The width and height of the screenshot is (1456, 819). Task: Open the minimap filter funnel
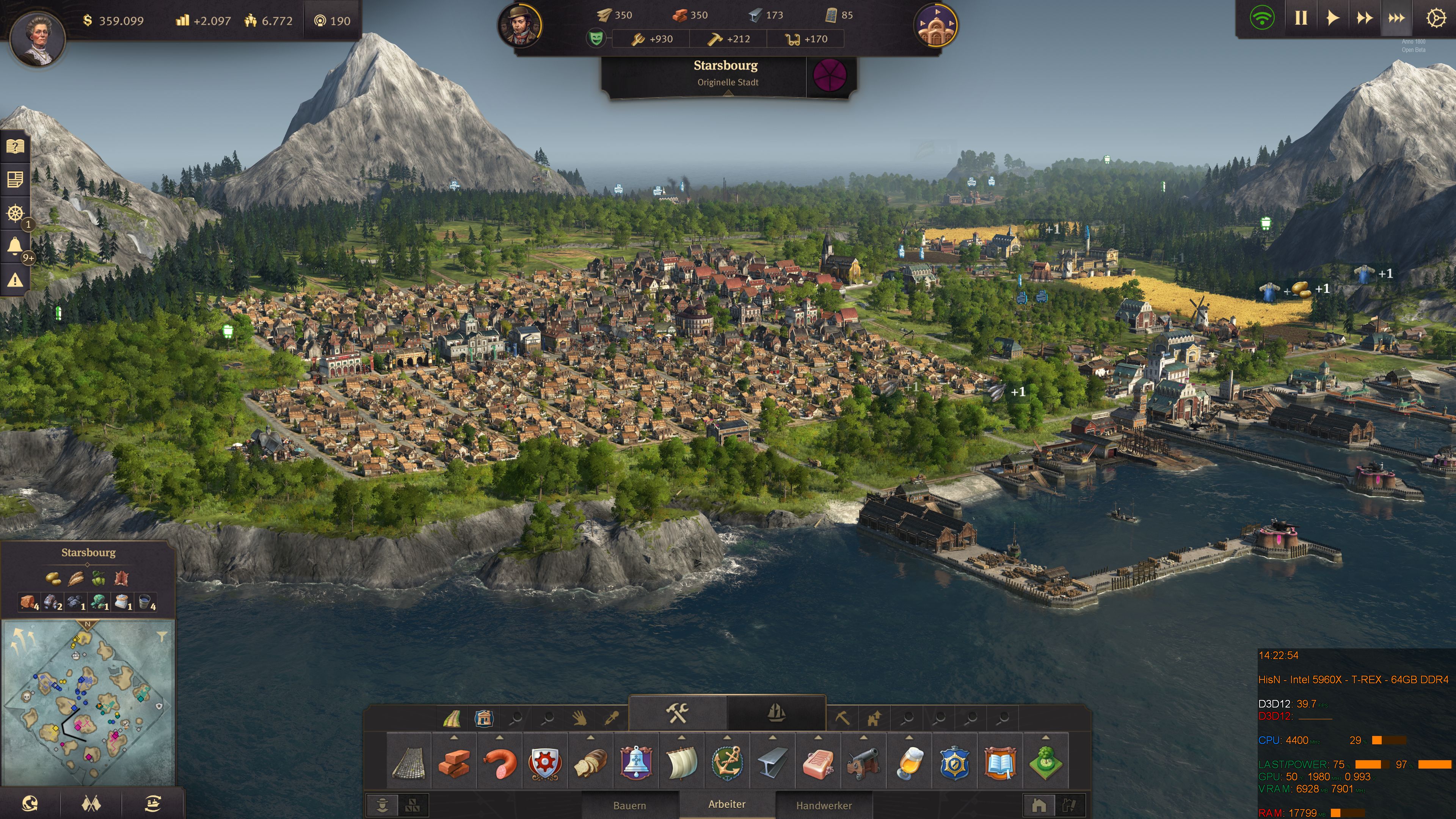coord(162,637)
